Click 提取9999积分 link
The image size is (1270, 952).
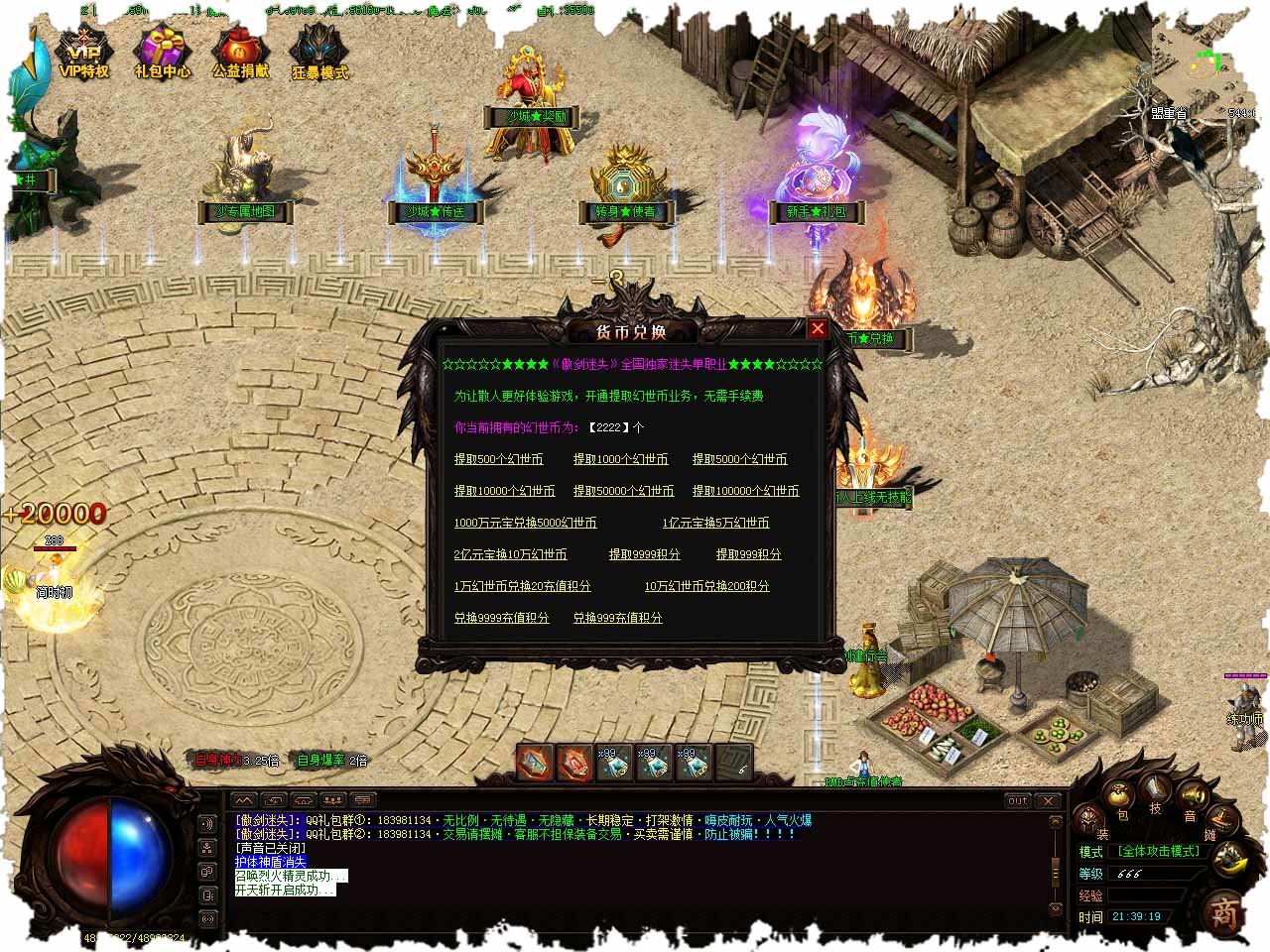644,554
